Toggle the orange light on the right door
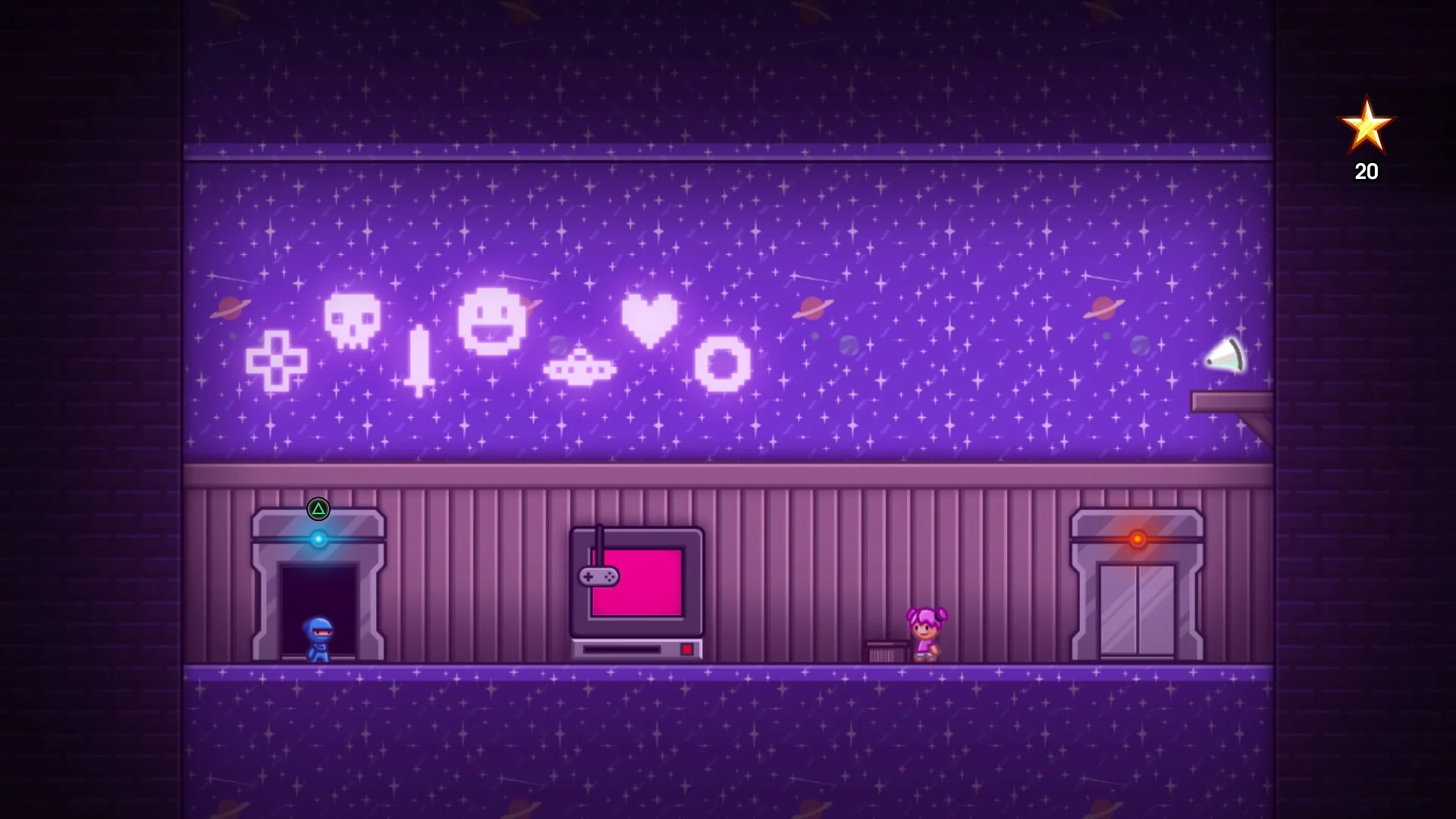 pos(1136,538)
